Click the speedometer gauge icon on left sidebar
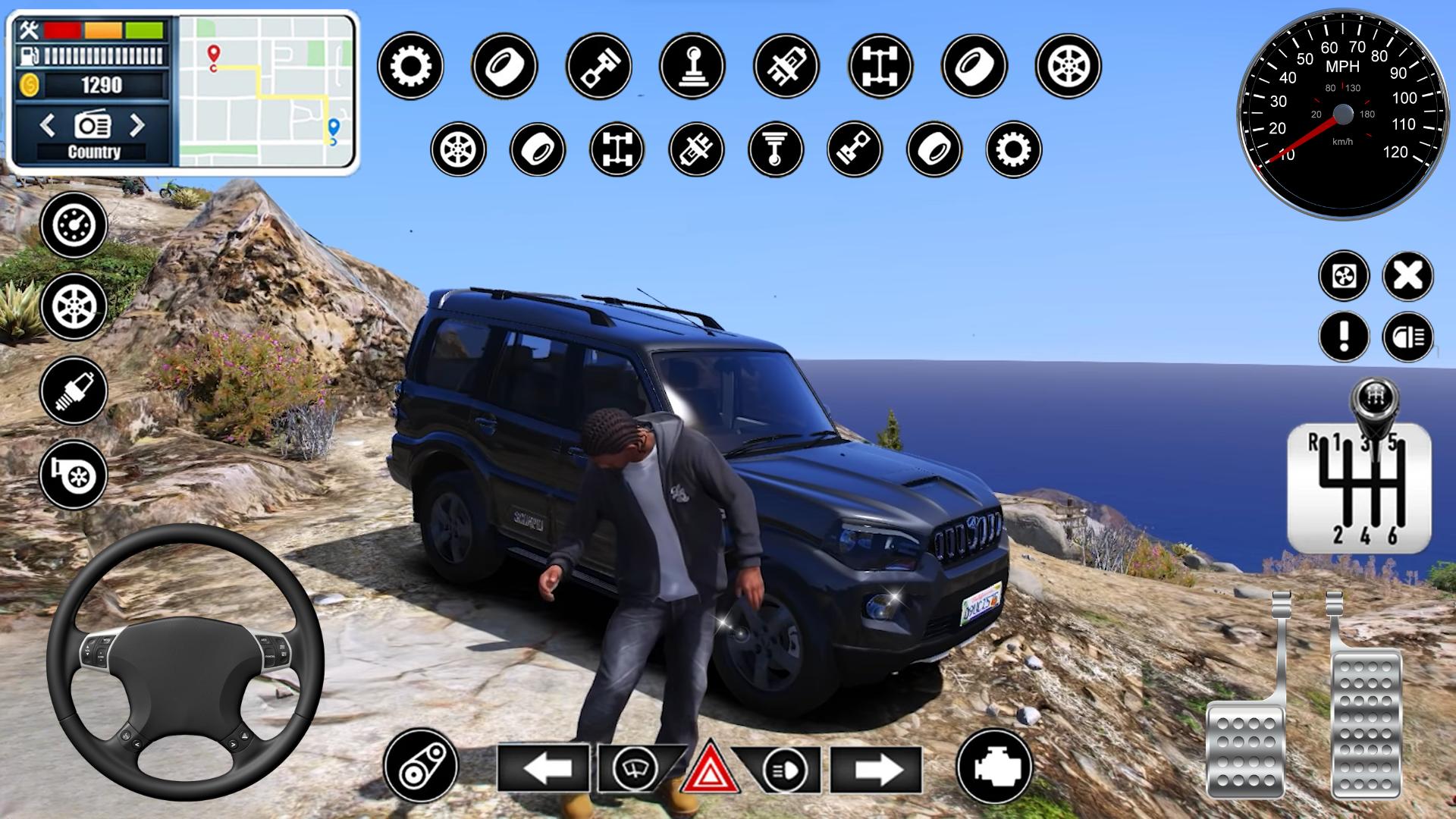 click(74, 224)
